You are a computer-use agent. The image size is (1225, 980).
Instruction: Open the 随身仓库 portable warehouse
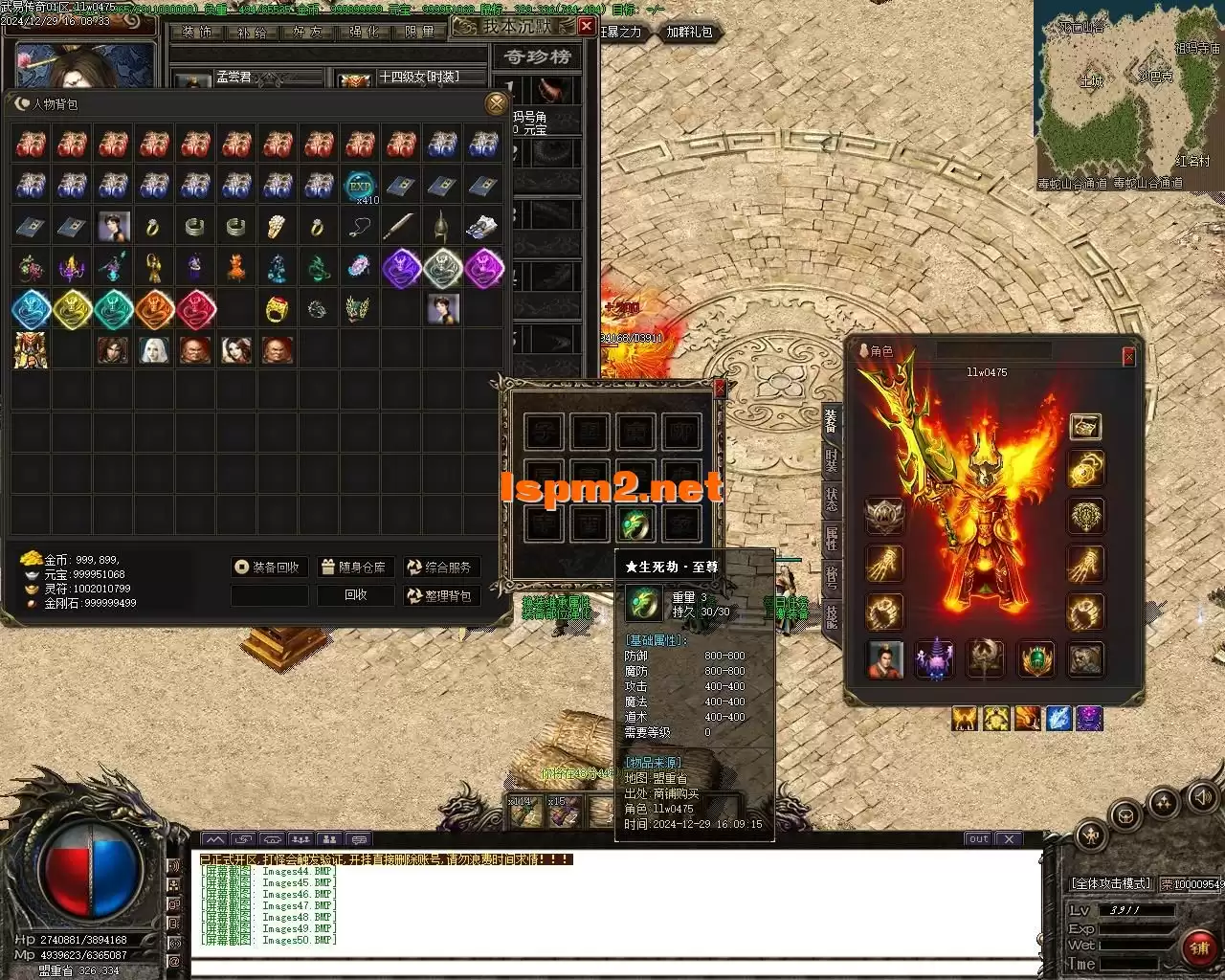point(354,568)
